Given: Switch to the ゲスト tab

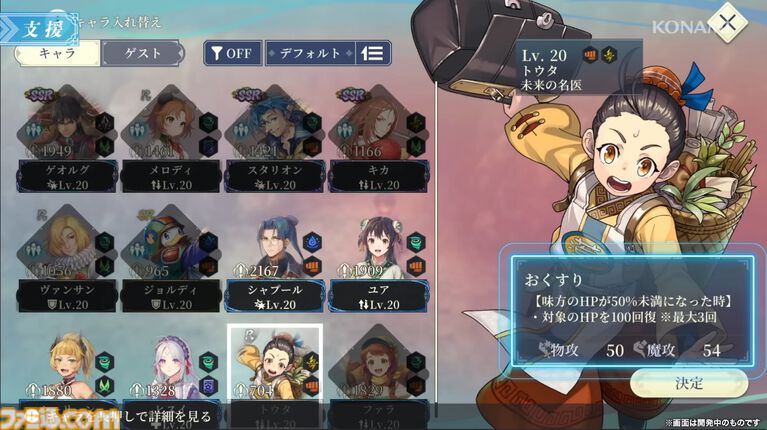Looking at the screenshot, I should pyautogui.click(x=142, y=53).
